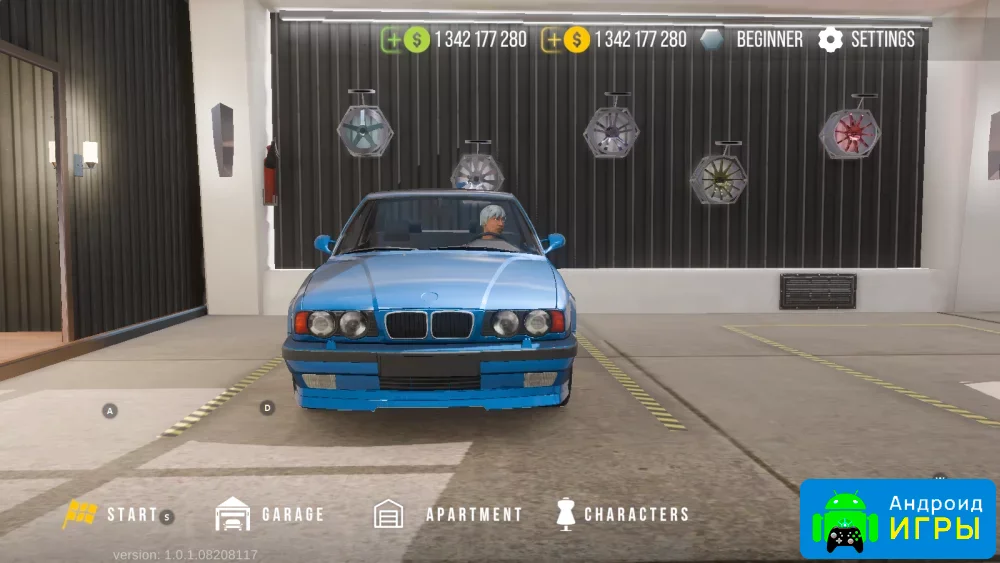Add green cash with plus button
Viewport: 1000px width, 563px height.
(392, 40)
